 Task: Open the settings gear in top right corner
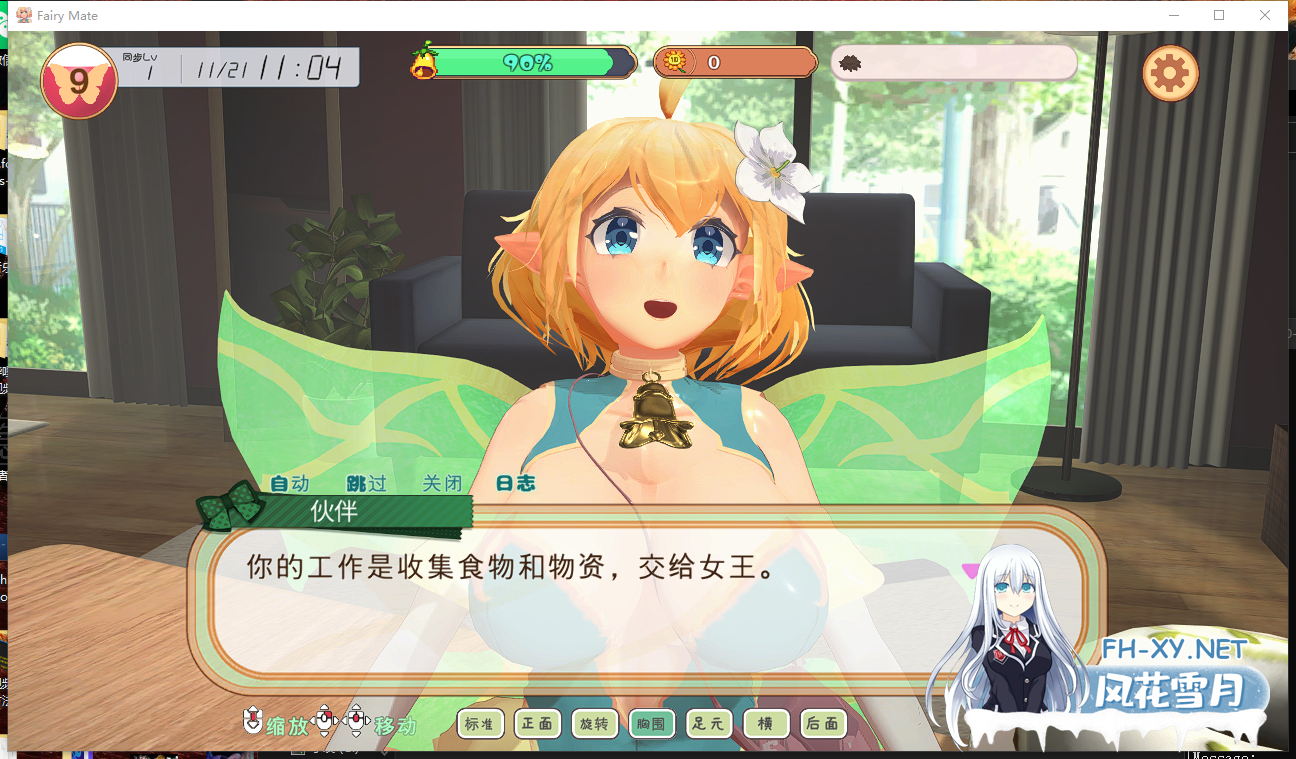(x=1169, y=72)
